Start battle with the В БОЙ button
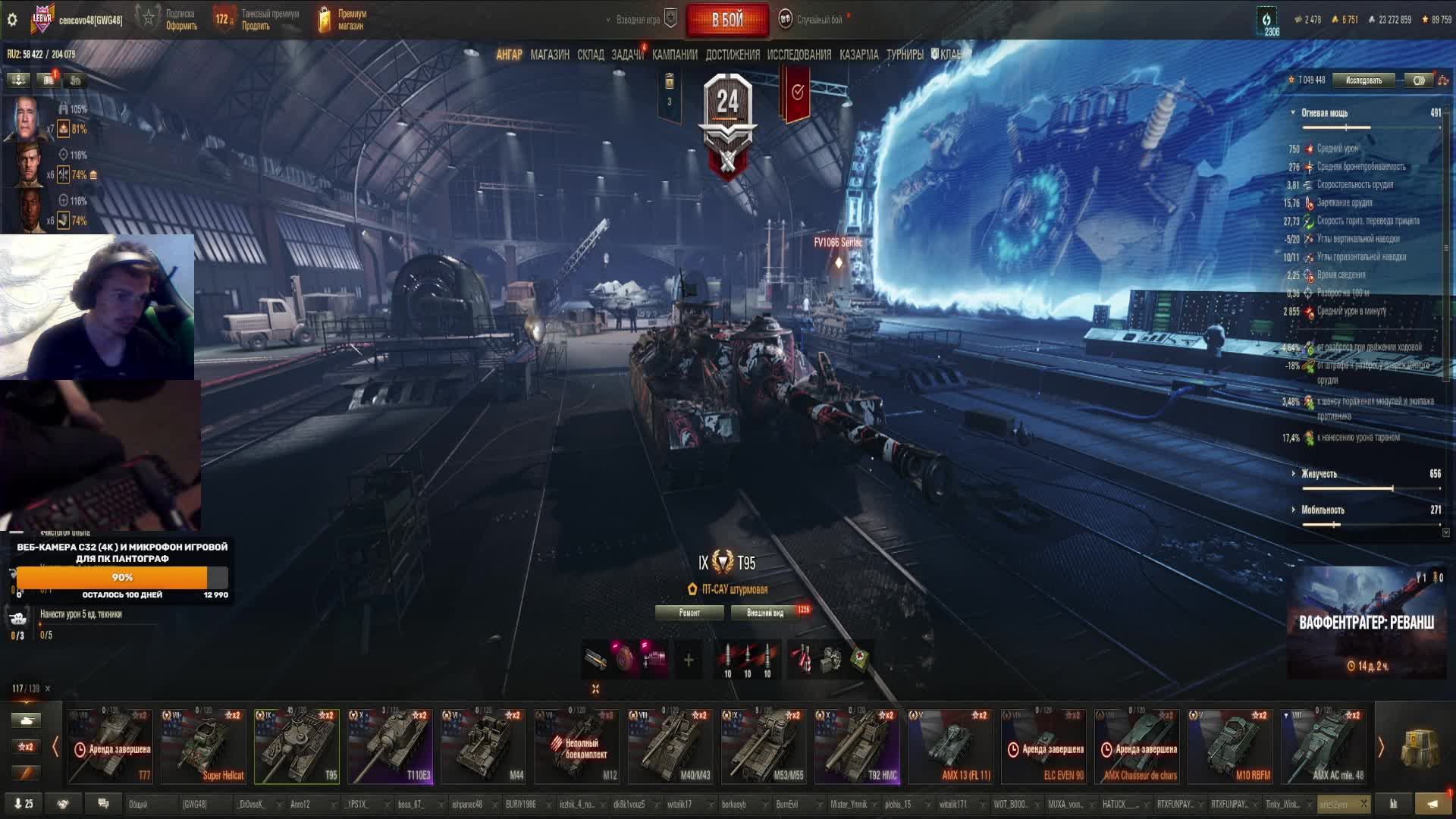Screen dimensions: 1456x819 tap(727, 20)
